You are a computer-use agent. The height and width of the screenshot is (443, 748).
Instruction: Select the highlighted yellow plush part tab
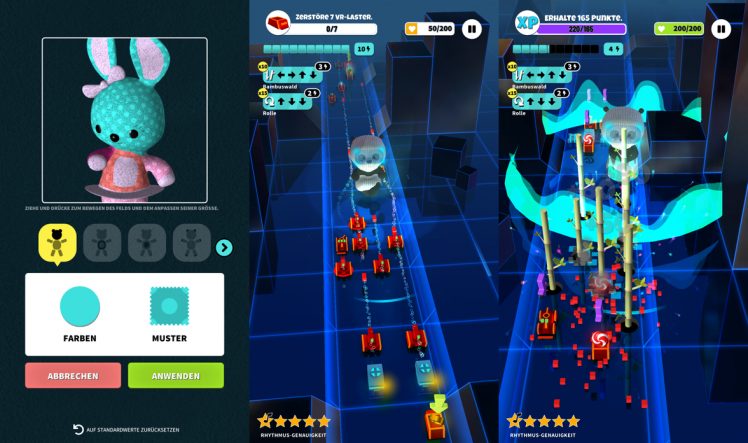58,243
